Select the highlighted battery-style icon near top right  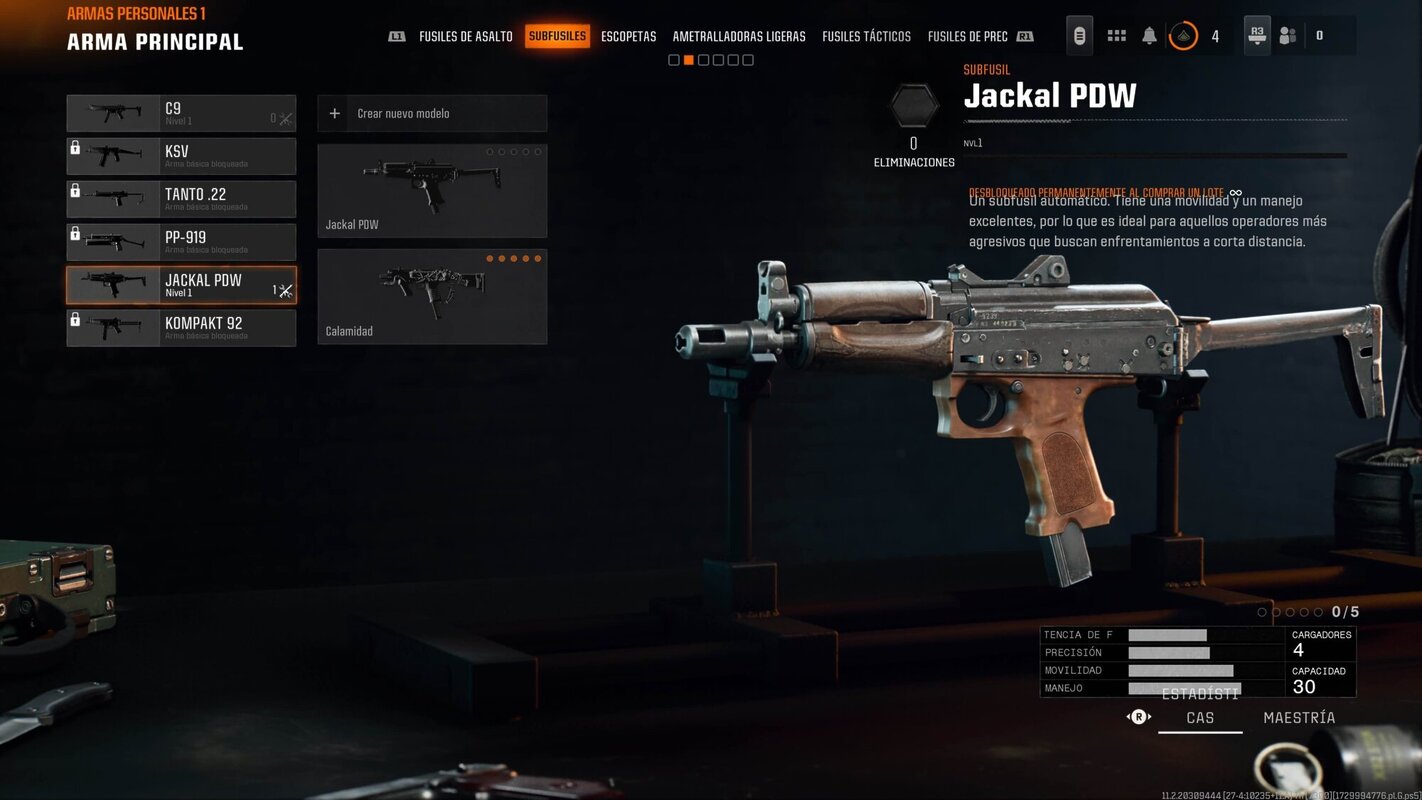tap(1080, 36)
